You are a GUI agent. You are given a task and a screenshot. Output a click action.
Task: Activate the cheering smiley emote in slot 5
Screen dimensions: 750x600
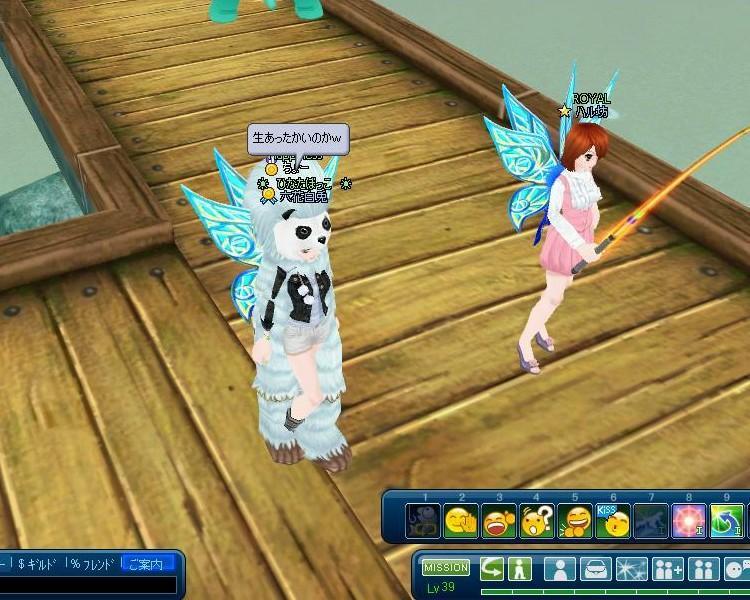pyautogui.click(x=575, y=521)
